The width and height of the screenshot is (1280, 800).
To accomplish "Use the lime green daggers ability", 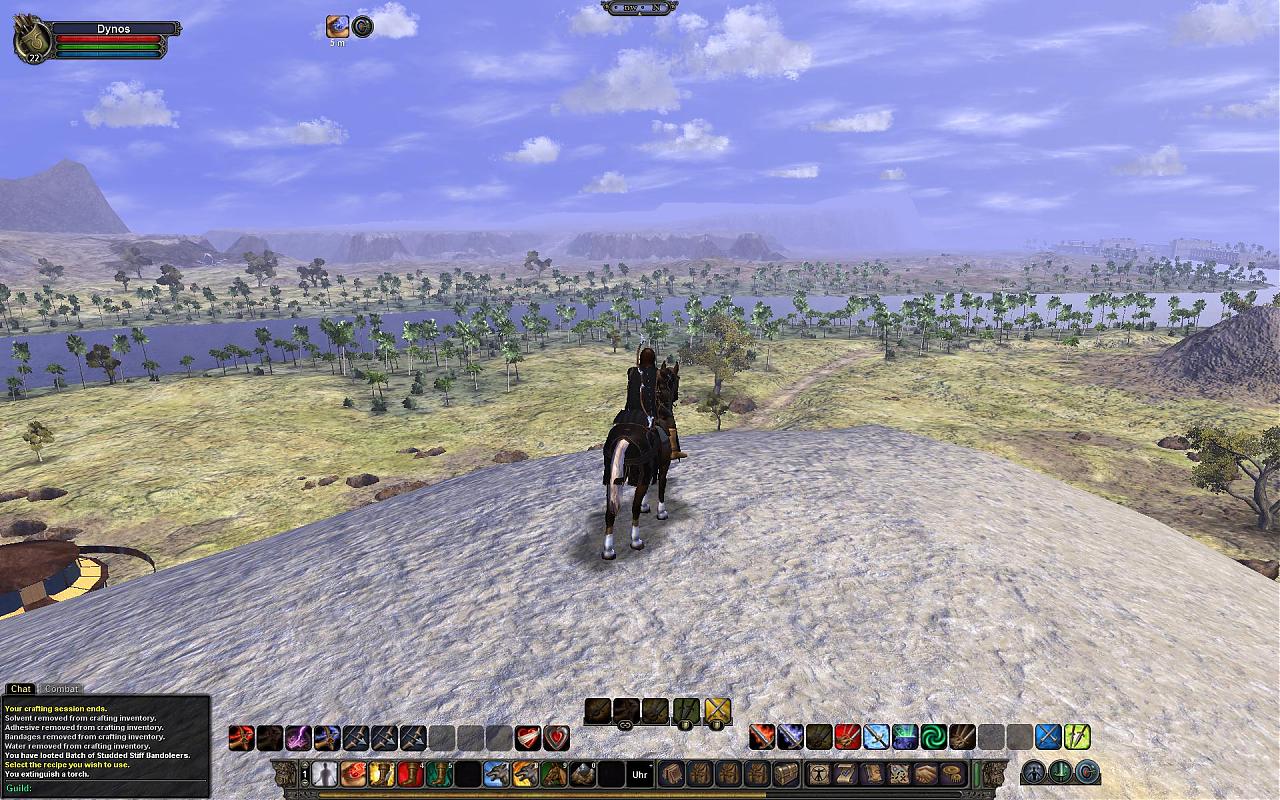I will pyautogui.click(x=1076, y=737).
